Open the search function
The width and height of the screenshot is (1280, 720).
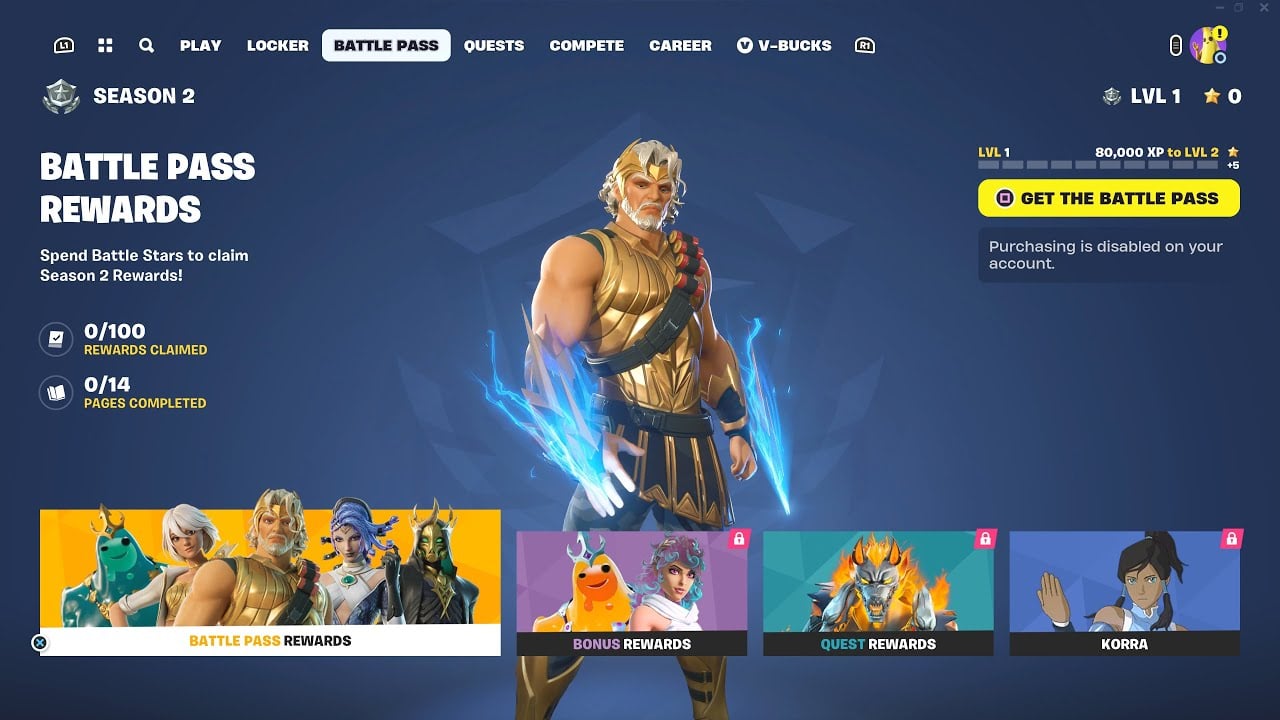point(146,45)
